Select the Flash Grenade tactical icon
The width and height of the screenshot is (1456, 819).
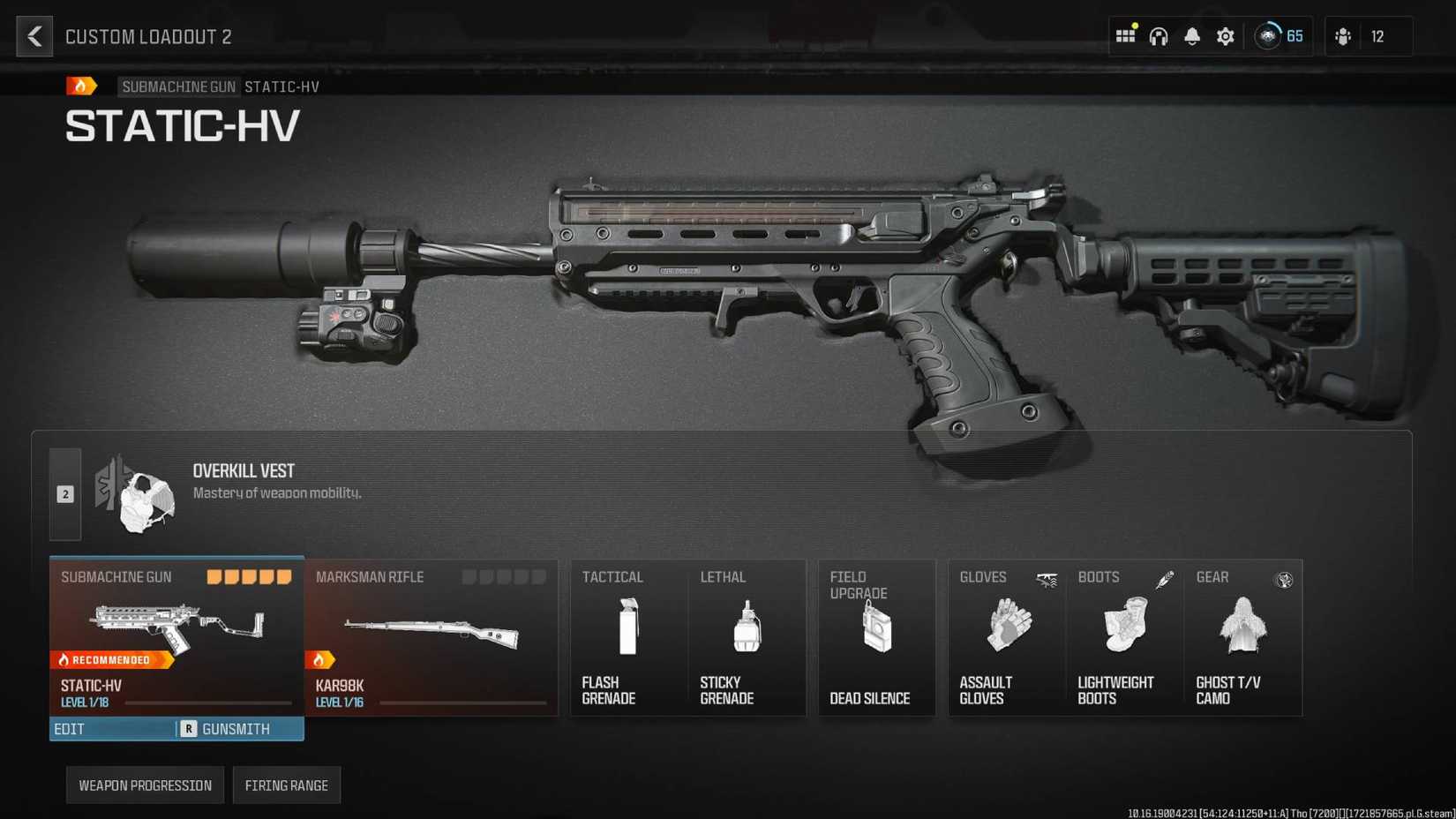point(628,628)
